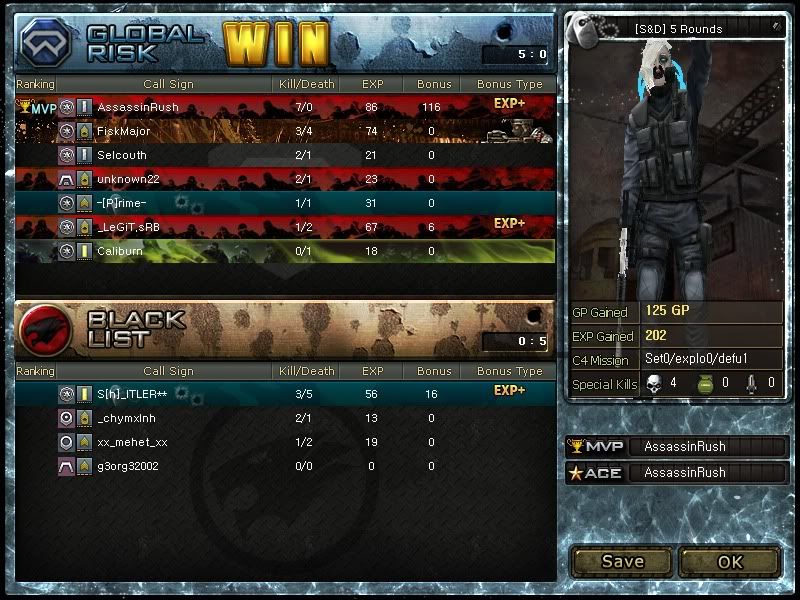This screenshot has height=600, width=800.
Task: Select the g3org32002 player row
Action: coord(285,466)
